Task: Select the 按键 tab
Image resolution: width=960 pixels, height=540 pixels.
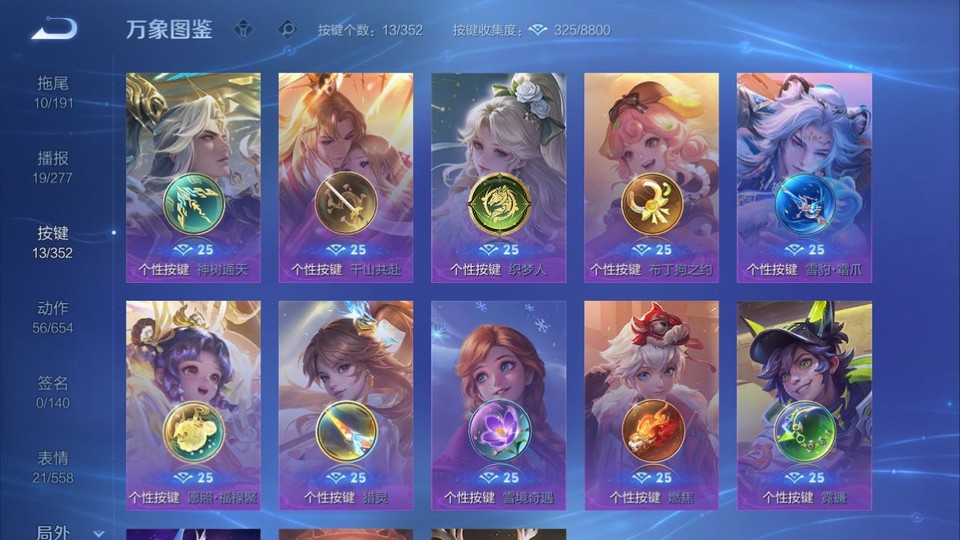Action: tap(54, 241)
